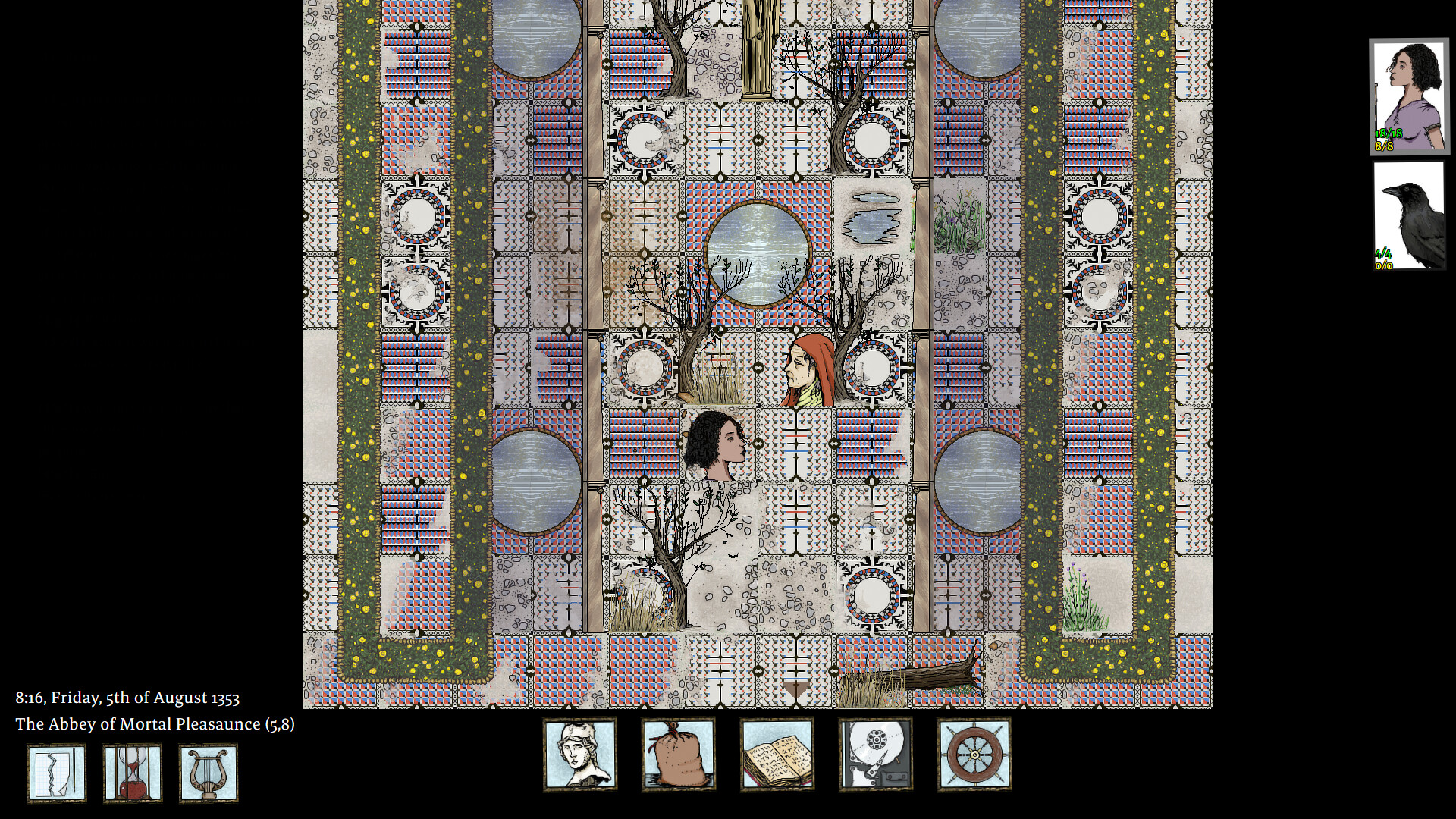Open the encyclopedia book icon
The width and height of the screenshot is (1456, 819).
(777, 753)
